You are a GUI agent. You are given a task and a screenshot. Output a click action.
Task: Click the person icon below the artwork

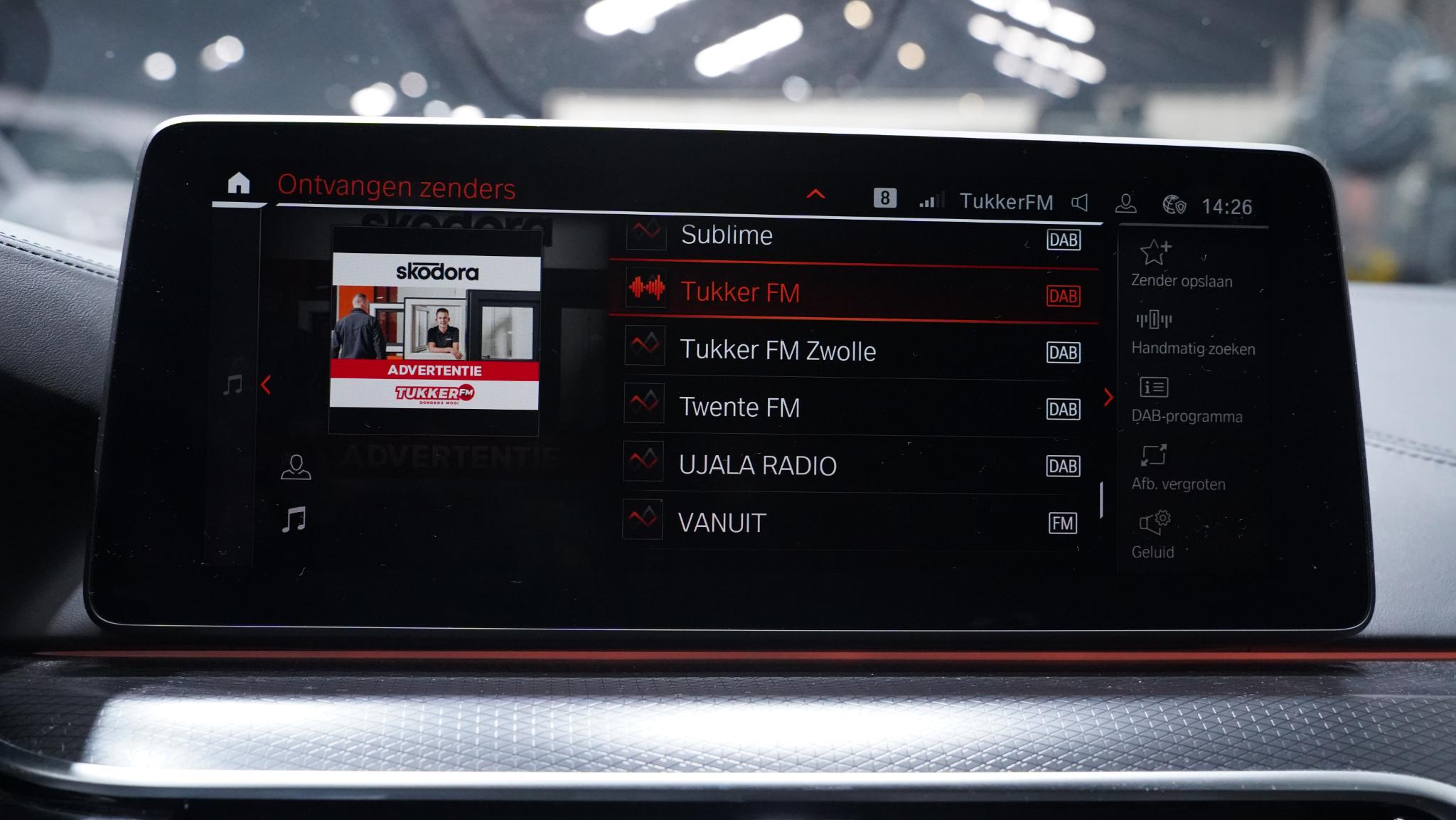pos(296,467)
